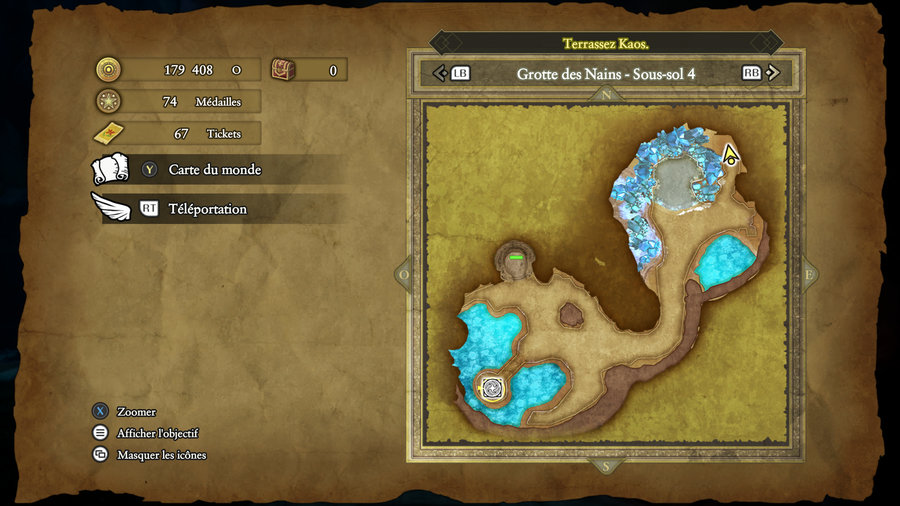Show the objective with Afficher l'objectif
Screen dimensions: 900x506
[x=157, y=433]
